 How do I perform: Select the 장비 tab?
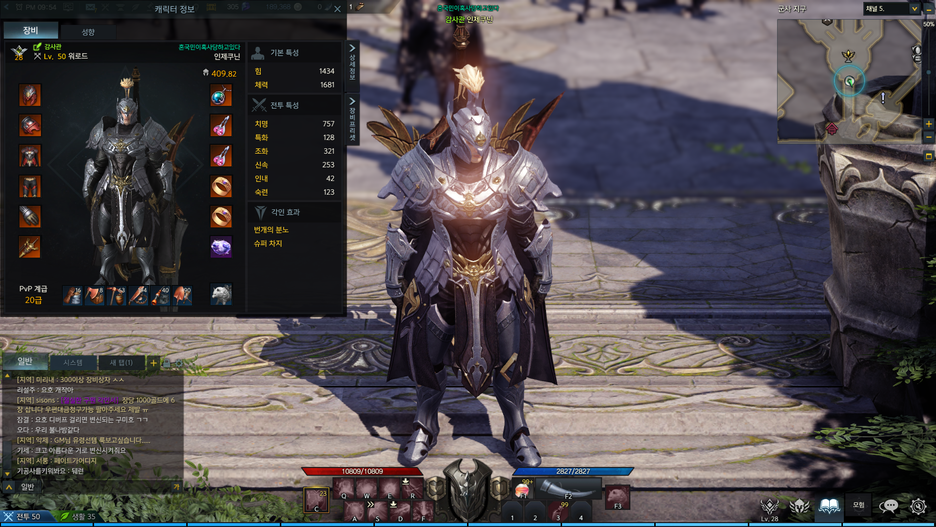pyautogui.click(x=31, y=31)
